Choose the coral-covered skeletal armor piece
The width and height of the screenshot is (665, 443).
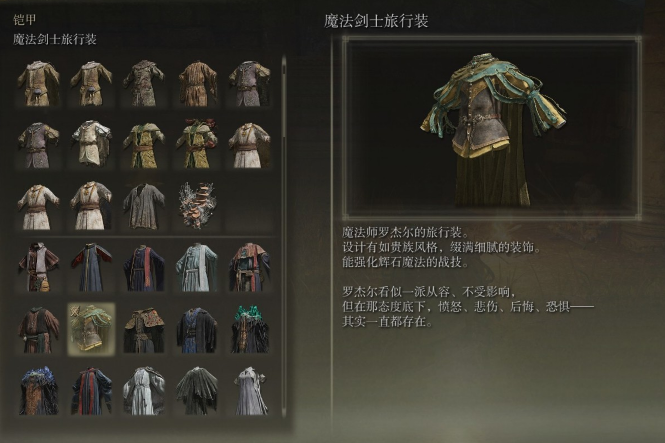[197, 206]
